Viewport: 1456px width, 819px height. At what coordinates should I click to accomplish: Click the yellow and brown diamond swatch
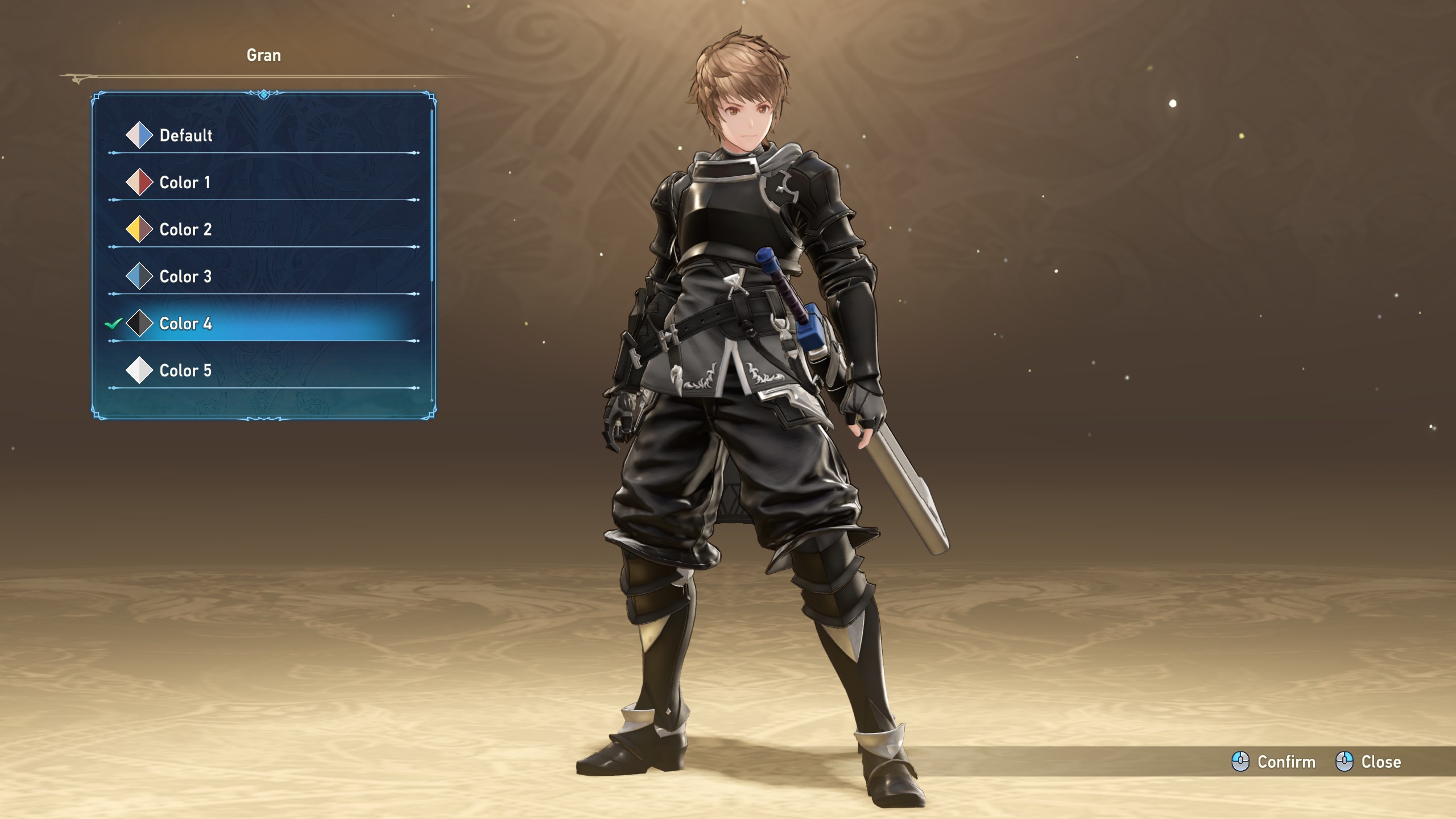[139, 230]
